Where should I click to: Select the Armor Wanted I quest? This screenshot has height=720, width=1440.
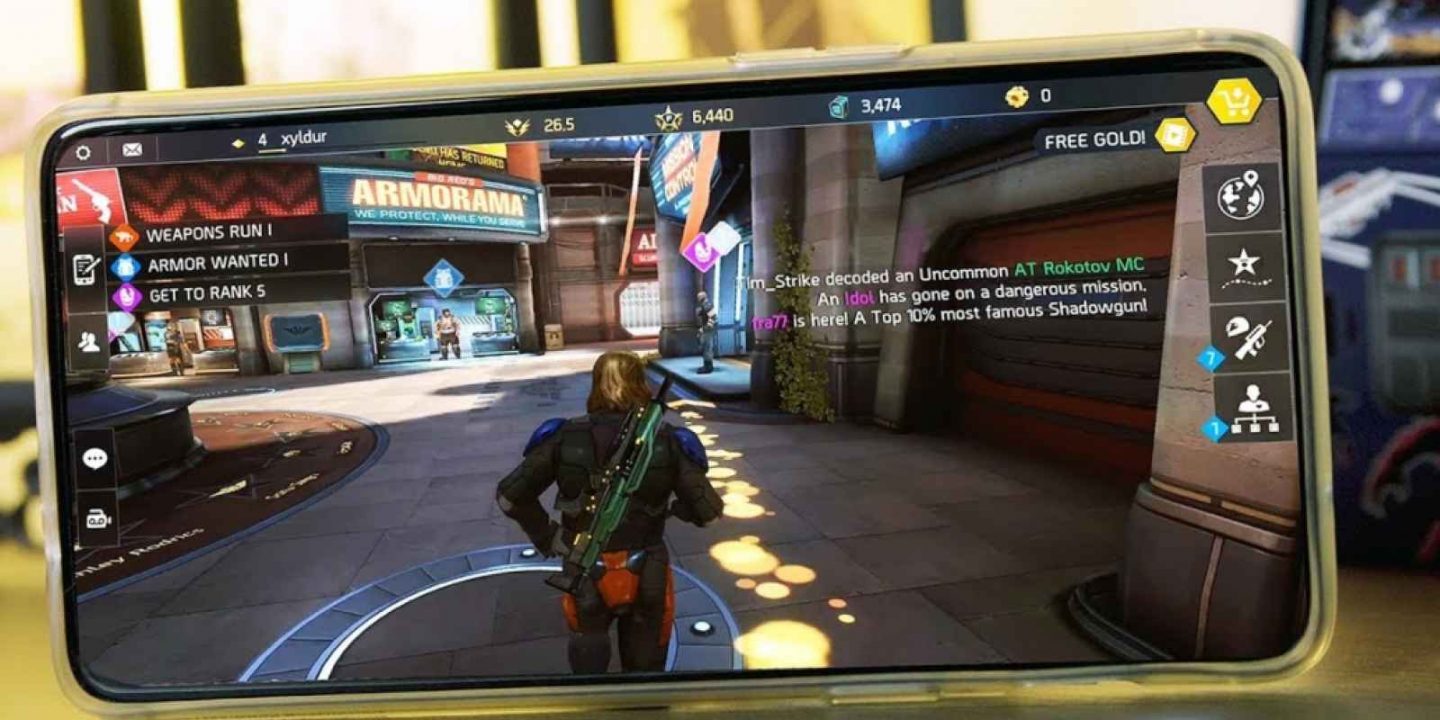point(216,264)
